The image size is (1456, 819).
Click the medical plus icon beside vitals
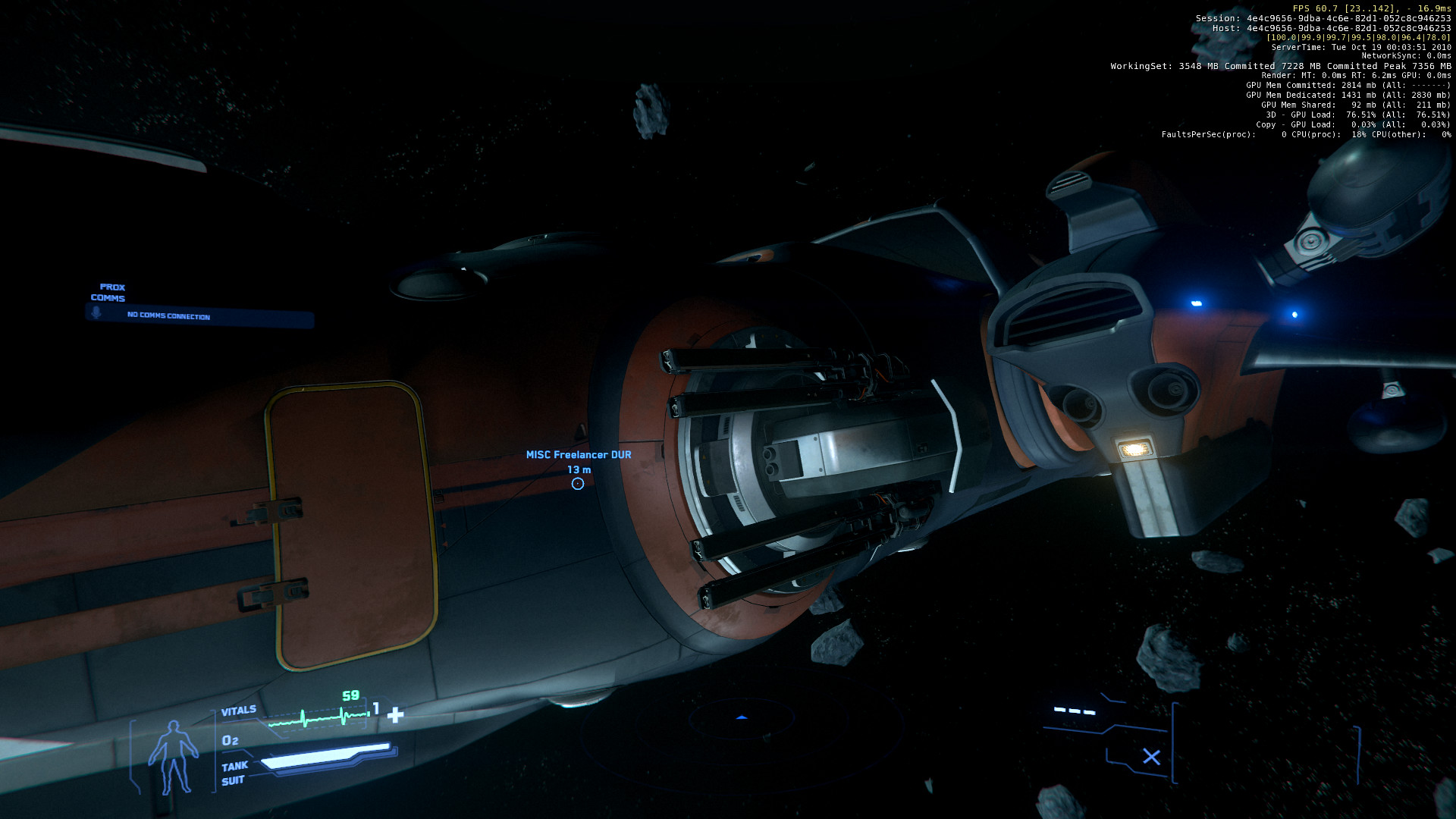click(x=395, y=715)
